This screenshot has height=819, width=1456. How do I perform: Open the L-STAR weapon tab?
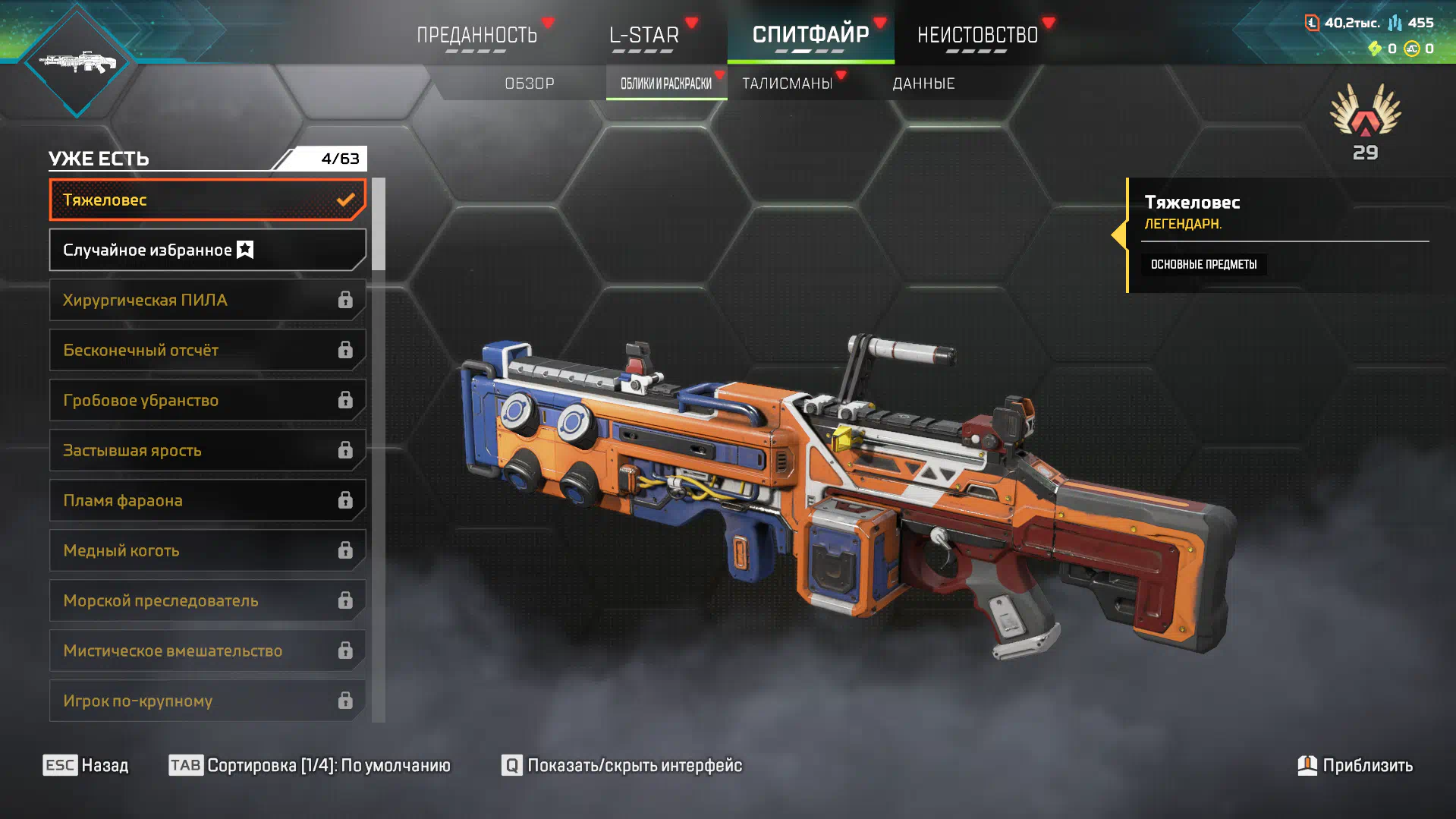click(x=643, y=35)
